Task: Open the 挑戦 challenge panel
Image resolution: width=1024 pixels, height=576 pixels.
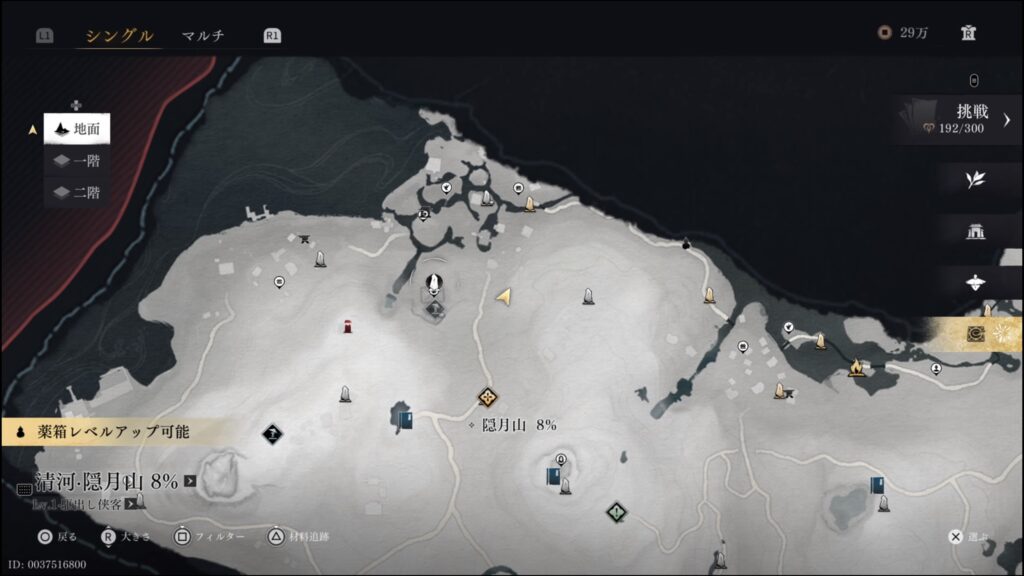Action: point(960,119)
